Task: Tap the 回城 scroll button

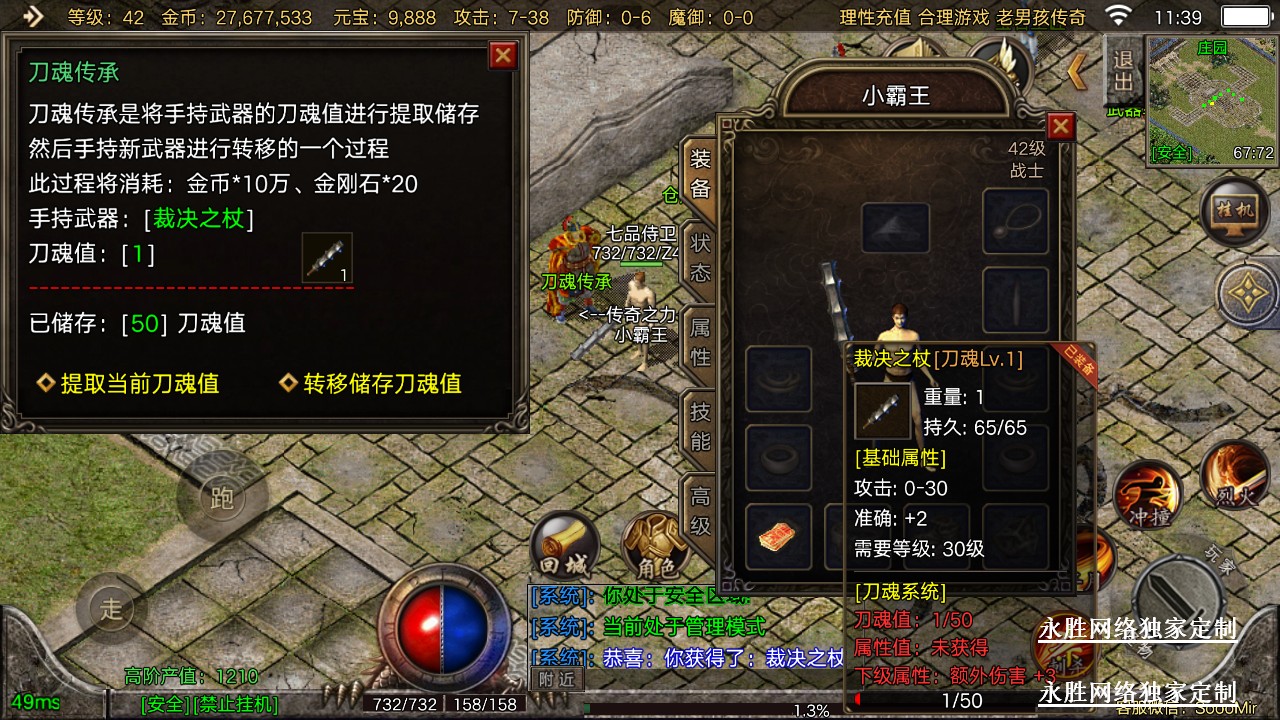Action: pos(563,548)
